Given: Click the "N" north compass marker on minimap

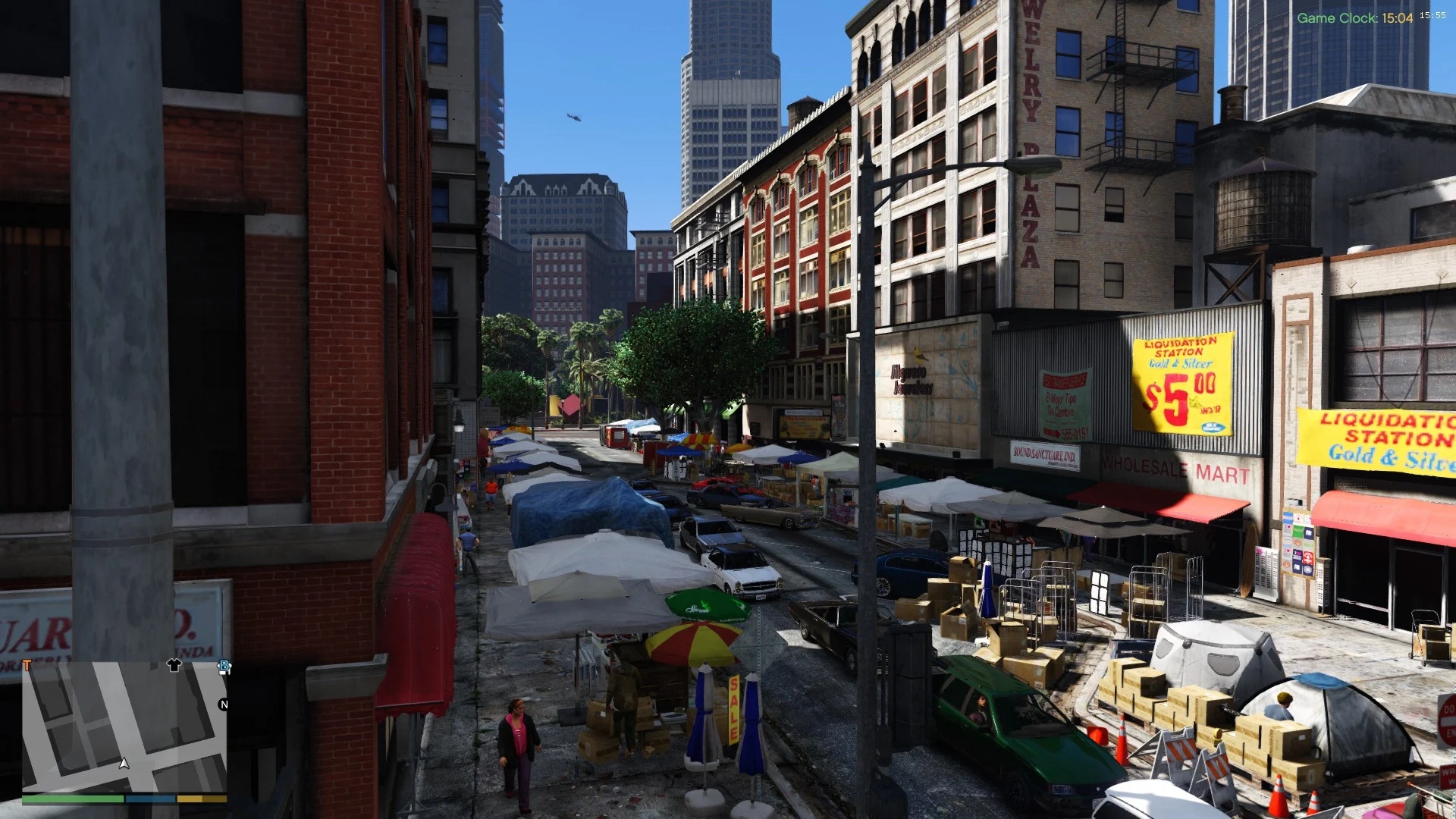Looking at the screenshot, I should [224, 704].
